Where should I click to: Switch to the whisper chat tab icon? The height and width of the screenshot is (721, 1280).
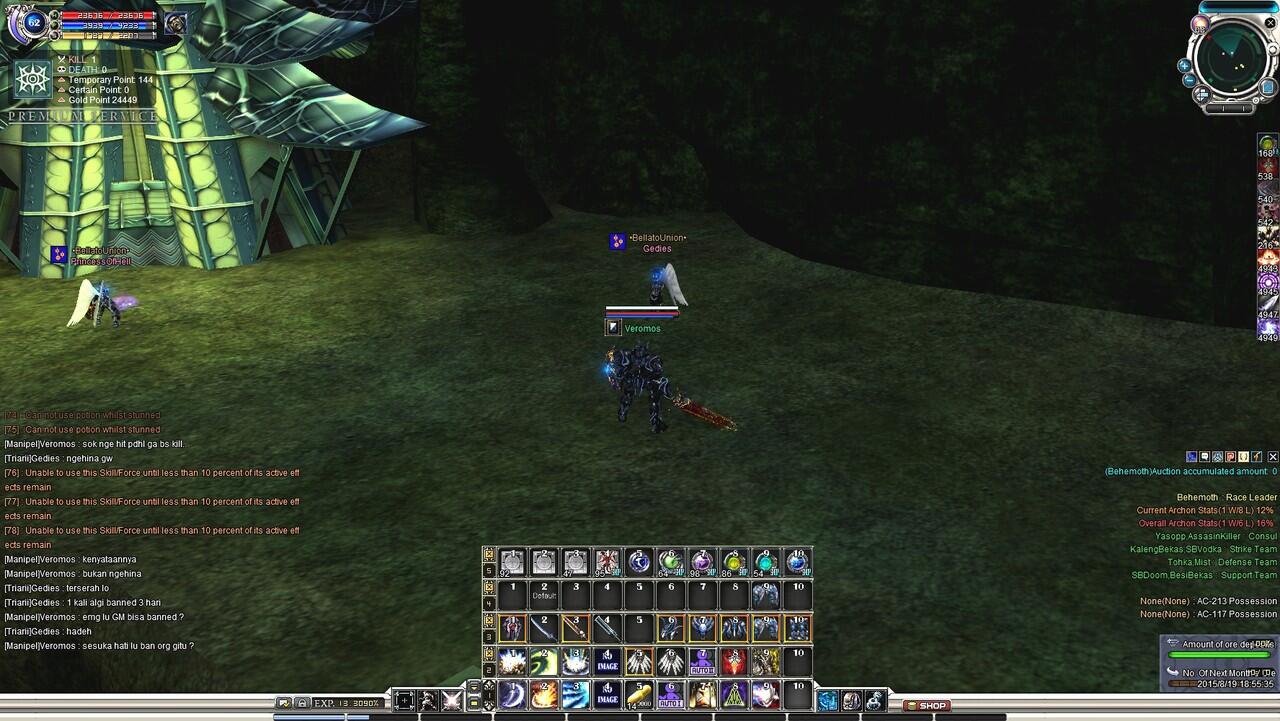click(x=1203, y=457)
